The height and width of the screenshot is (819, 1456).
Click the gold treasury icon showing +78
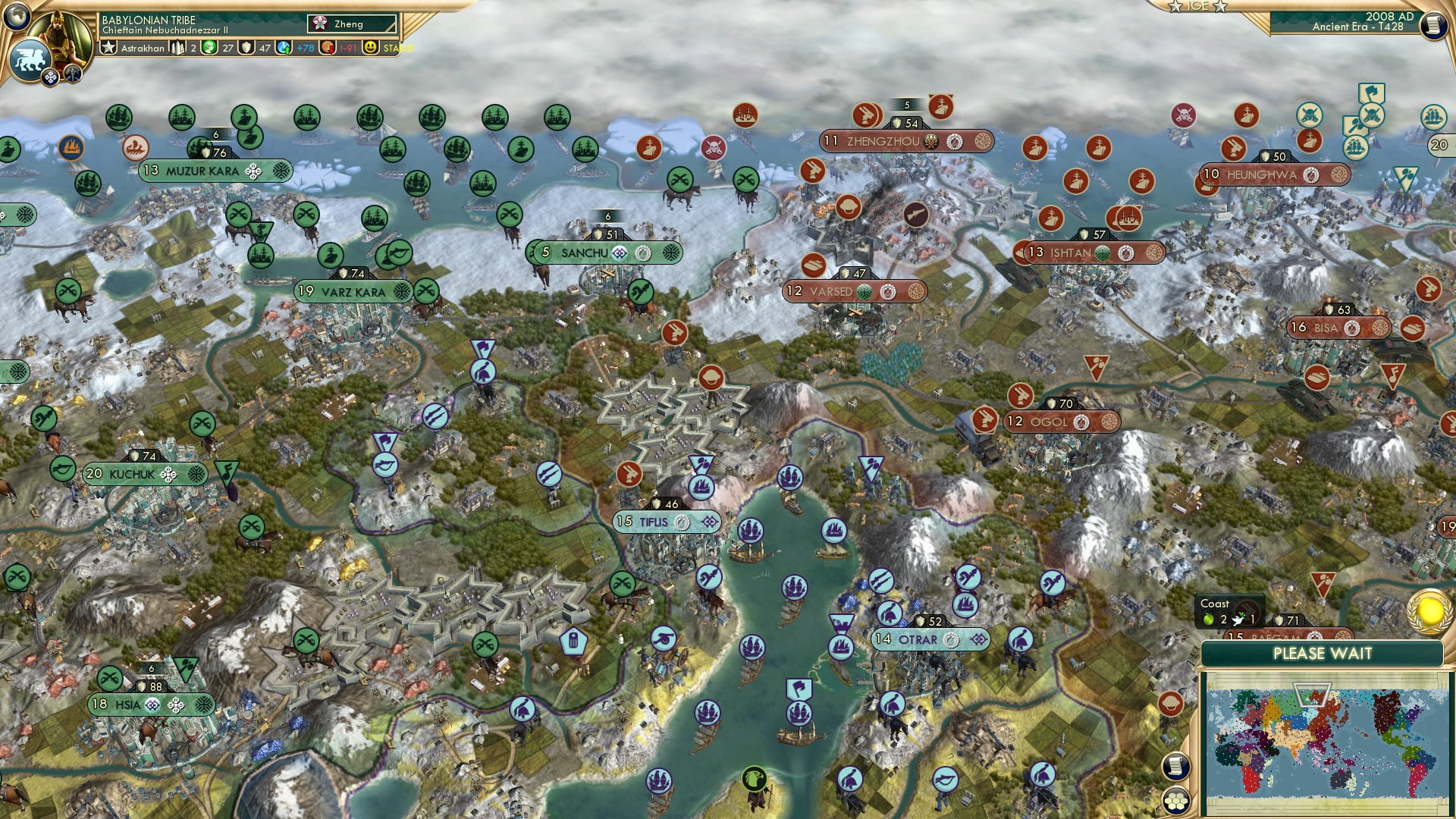point(283,48)
